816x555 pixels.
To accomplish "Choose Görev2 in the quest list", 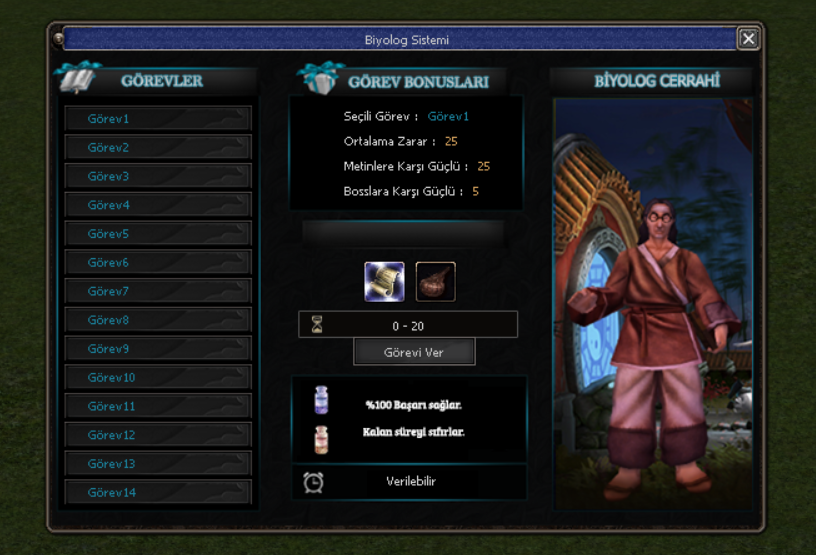I will tap(157, 148).
